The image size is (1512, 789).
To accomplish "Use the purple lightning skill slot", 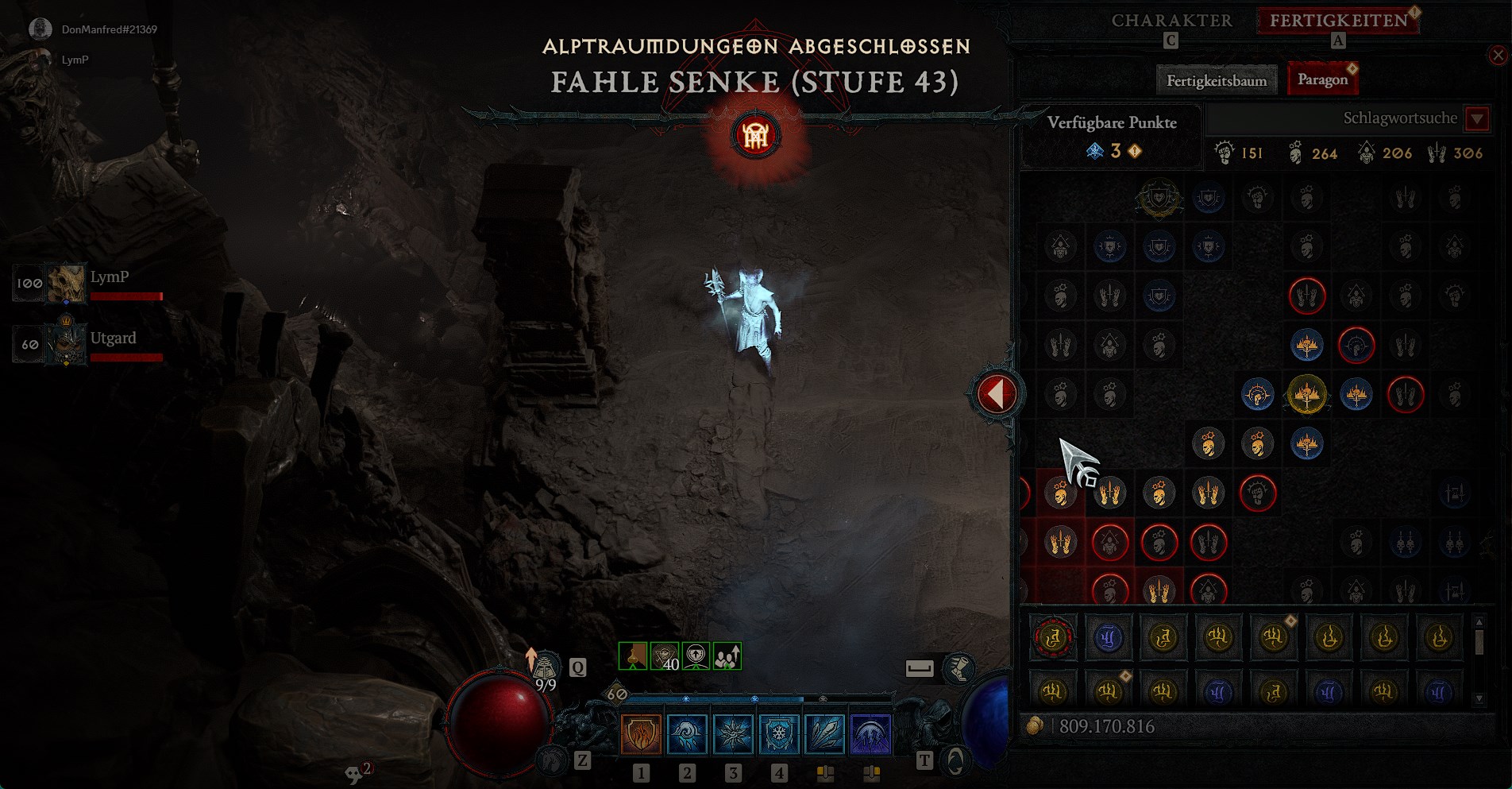I will [871, 733].
